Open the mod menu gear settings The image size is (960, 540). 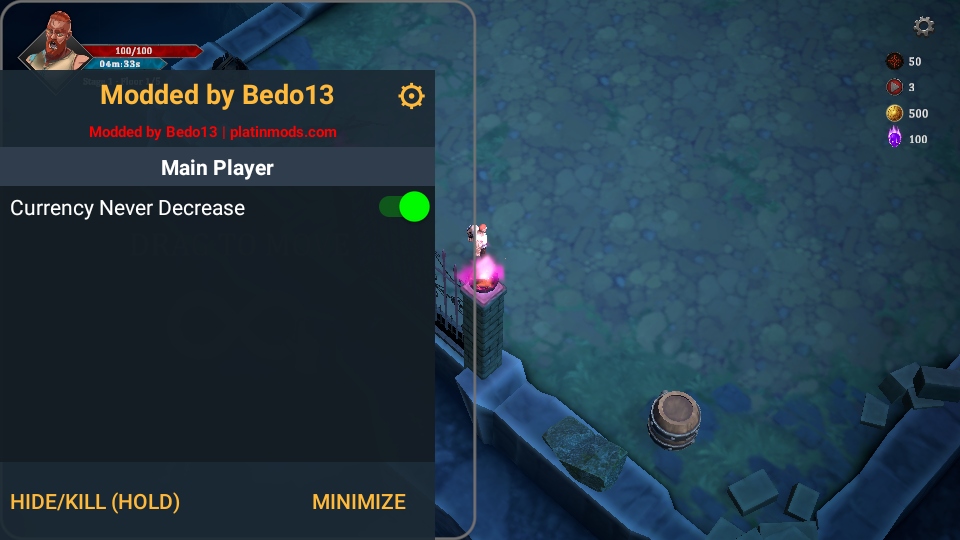click(411, 95)
